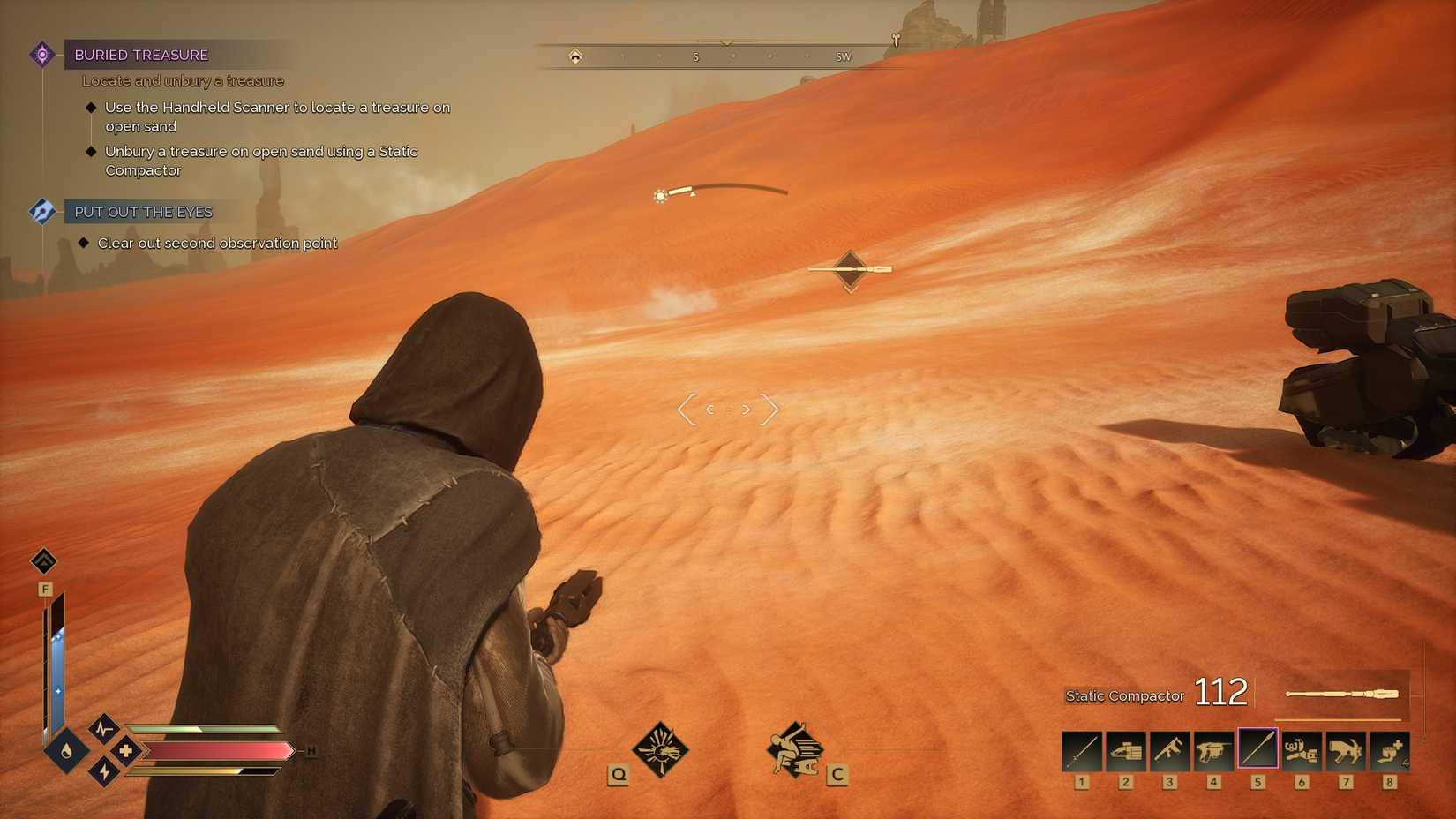The width and height of the screenshot is (1456, 819).
Task: Toggle the PUT OUT THE EYES quest tracking
Action: 41,211
